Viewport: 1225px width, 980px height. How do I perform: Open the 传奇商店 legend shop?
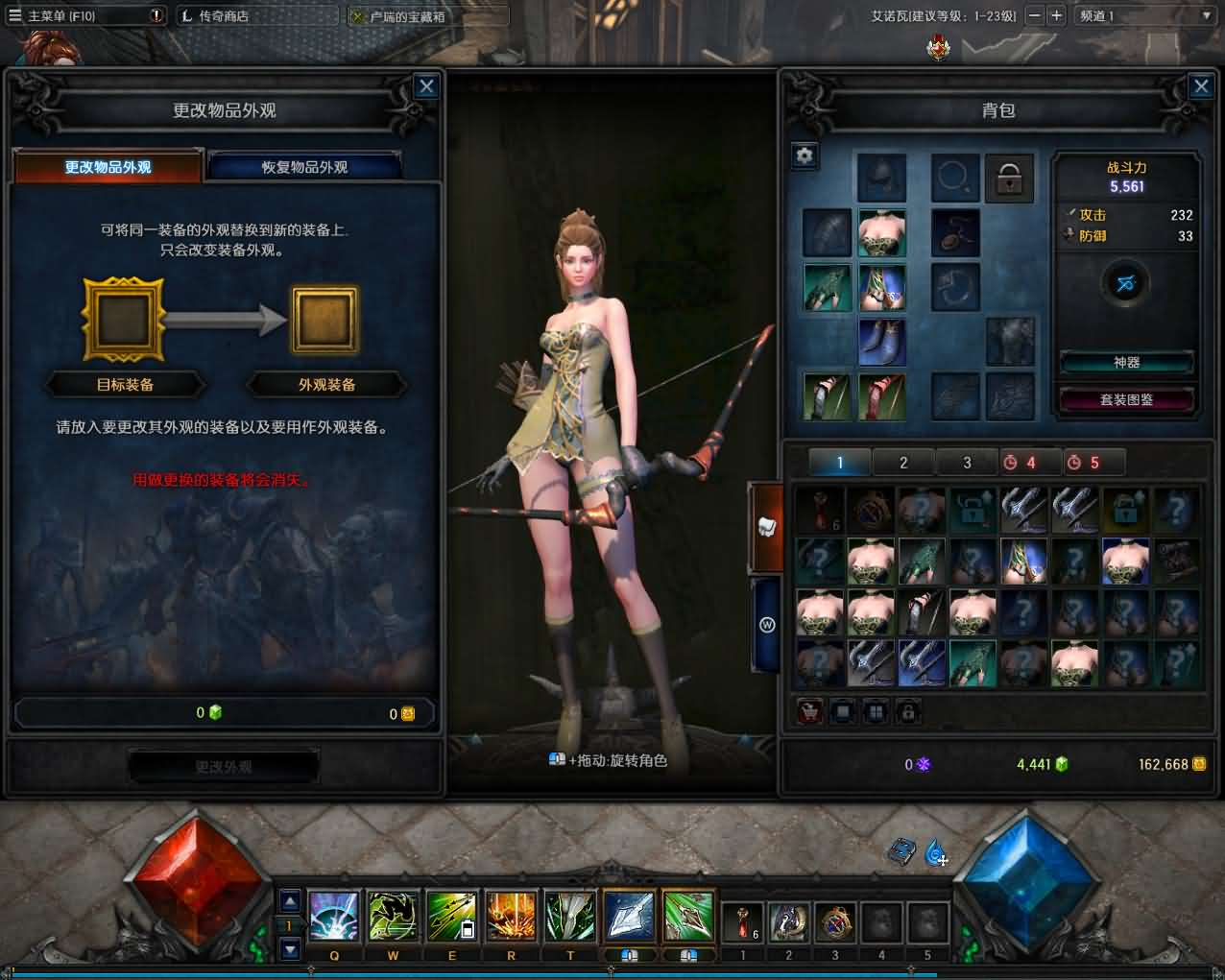(x=223, y=15)
